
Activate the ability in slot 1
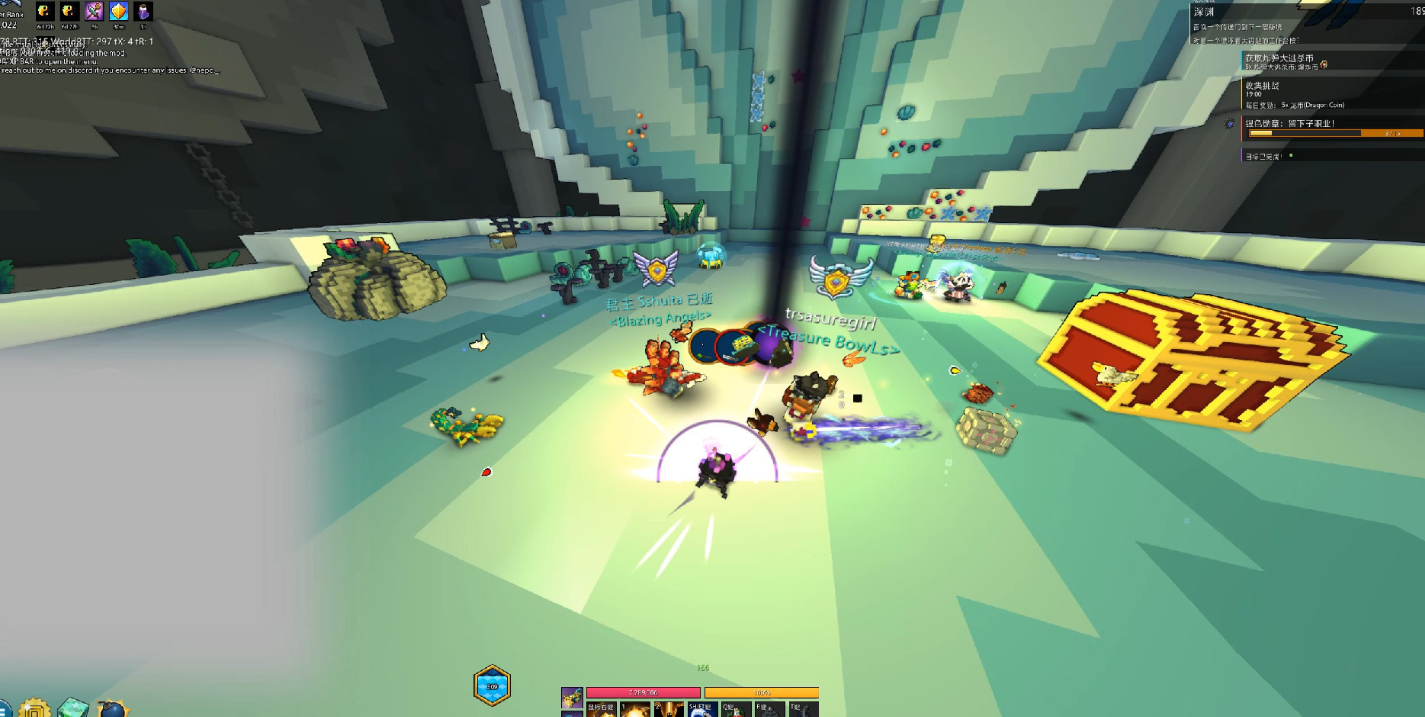click(x=634, y=709)
